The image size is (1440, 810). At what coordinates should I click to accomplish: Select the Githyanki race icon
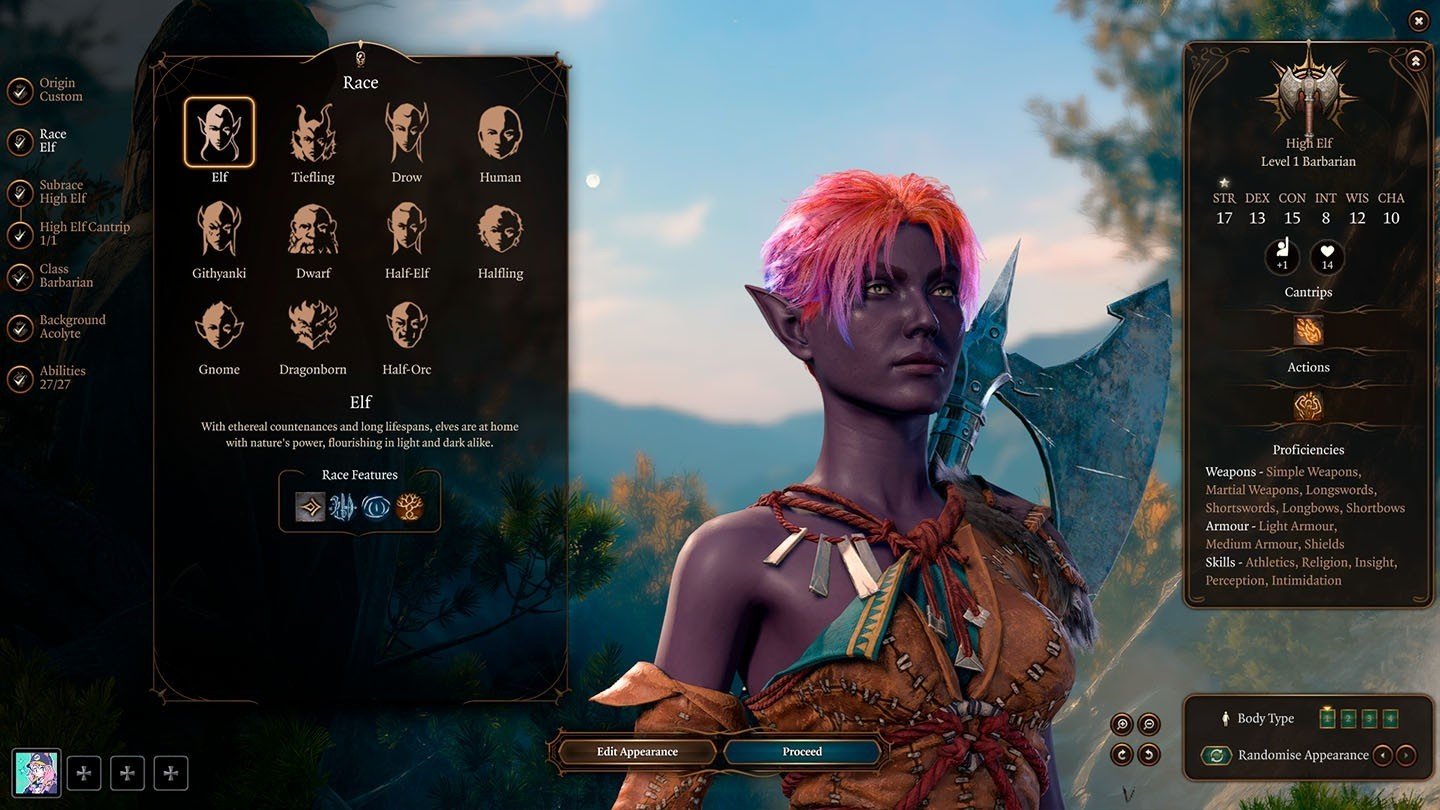(219, 227)
